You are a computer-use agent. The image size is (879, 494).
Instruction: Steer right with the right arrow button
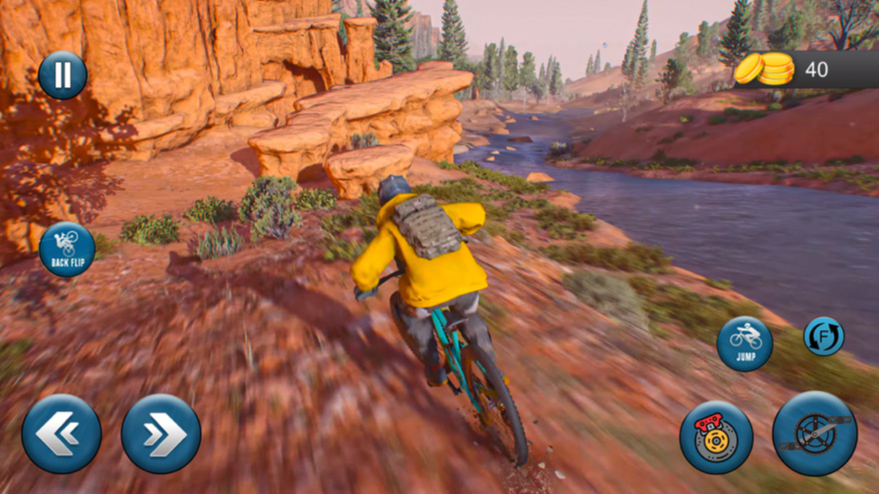[x=161, y=434]
